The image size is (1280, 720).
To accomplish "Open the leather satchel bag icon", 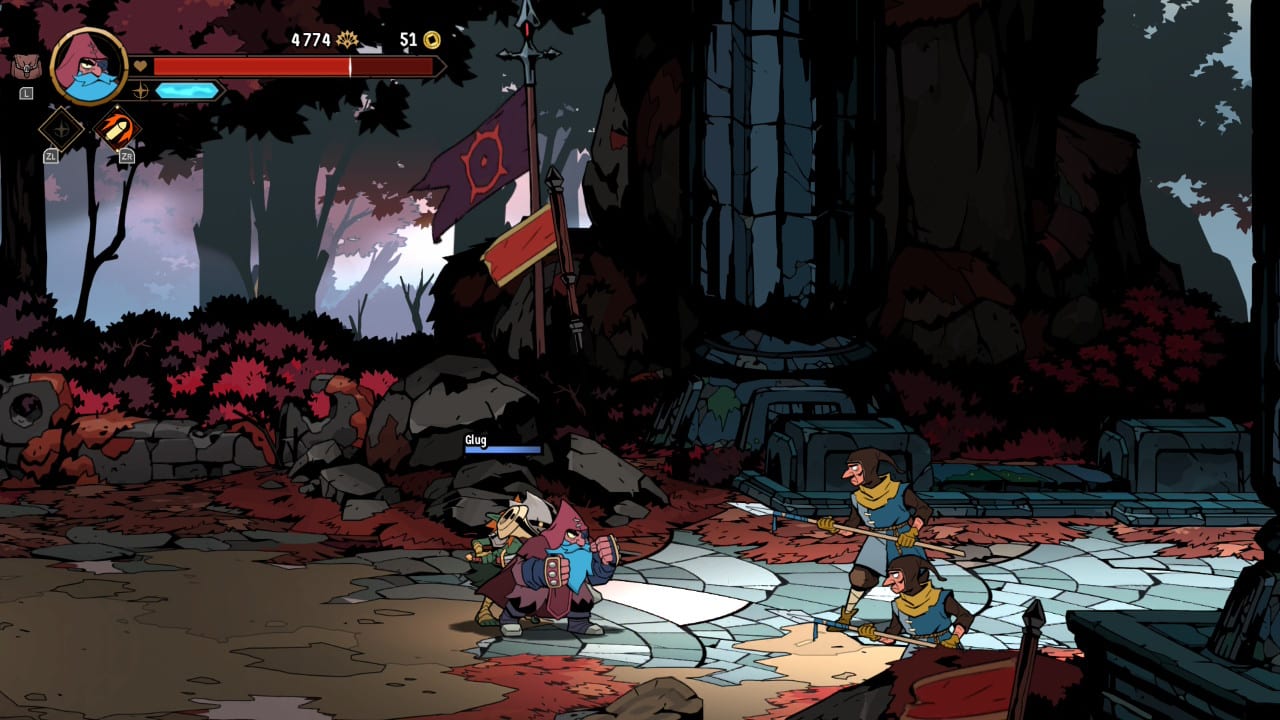I will click(x=25, y=67).
